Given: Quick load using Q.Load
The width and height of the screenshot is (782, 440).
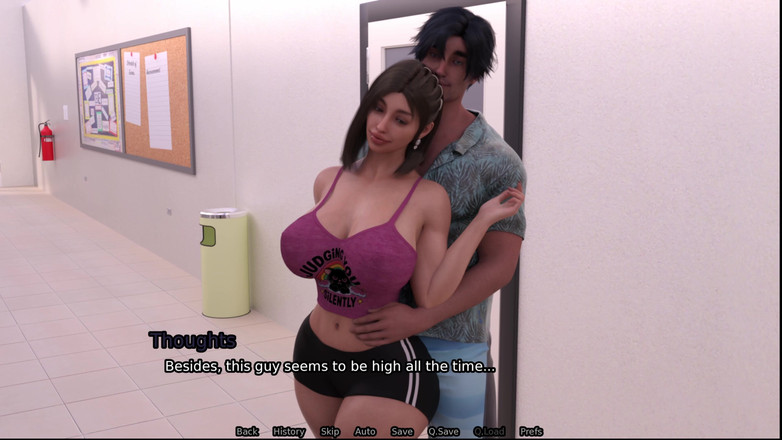Looking at the screenshot, I should click(x=489, y=432).
